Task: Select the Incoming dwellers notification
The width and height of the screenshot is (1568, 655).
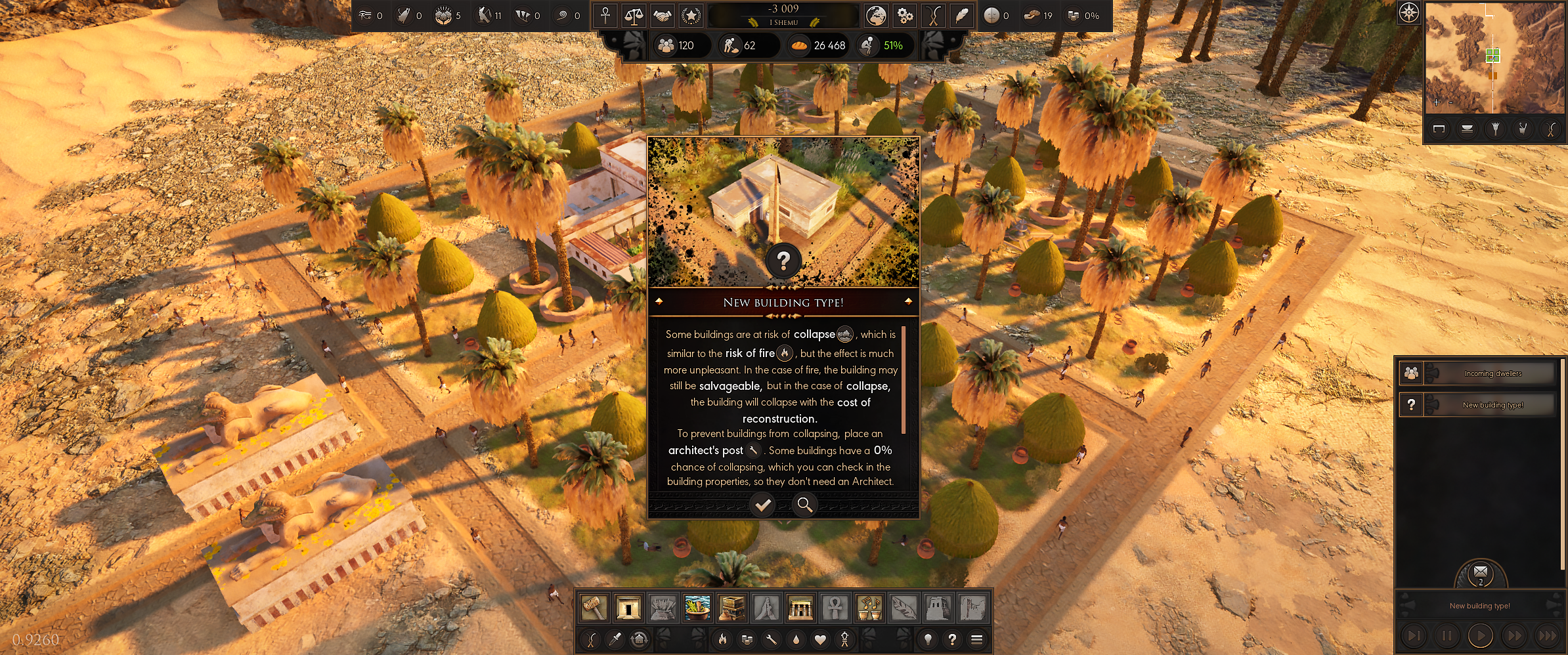Action: coord(1477,373)
